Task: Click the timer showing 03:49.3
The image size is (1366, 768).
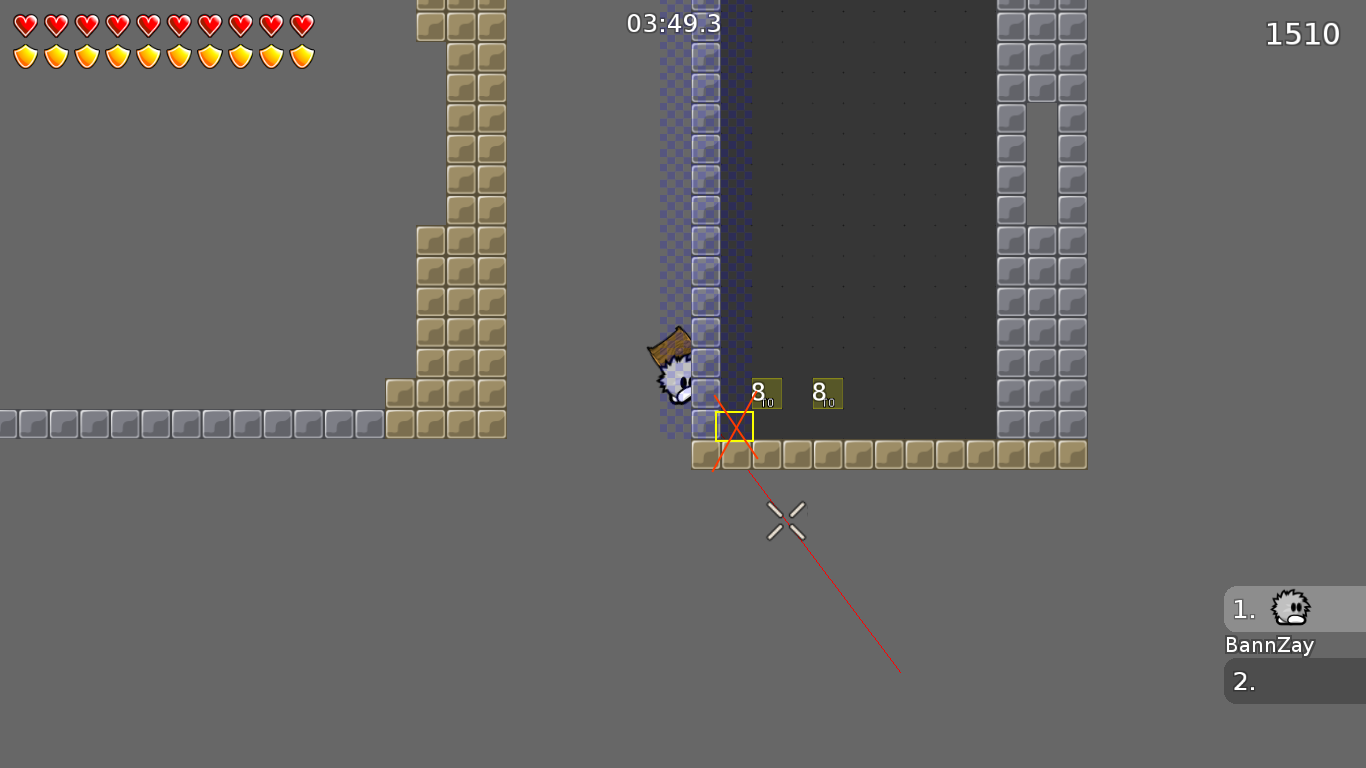Action: [x=672, y=23]
